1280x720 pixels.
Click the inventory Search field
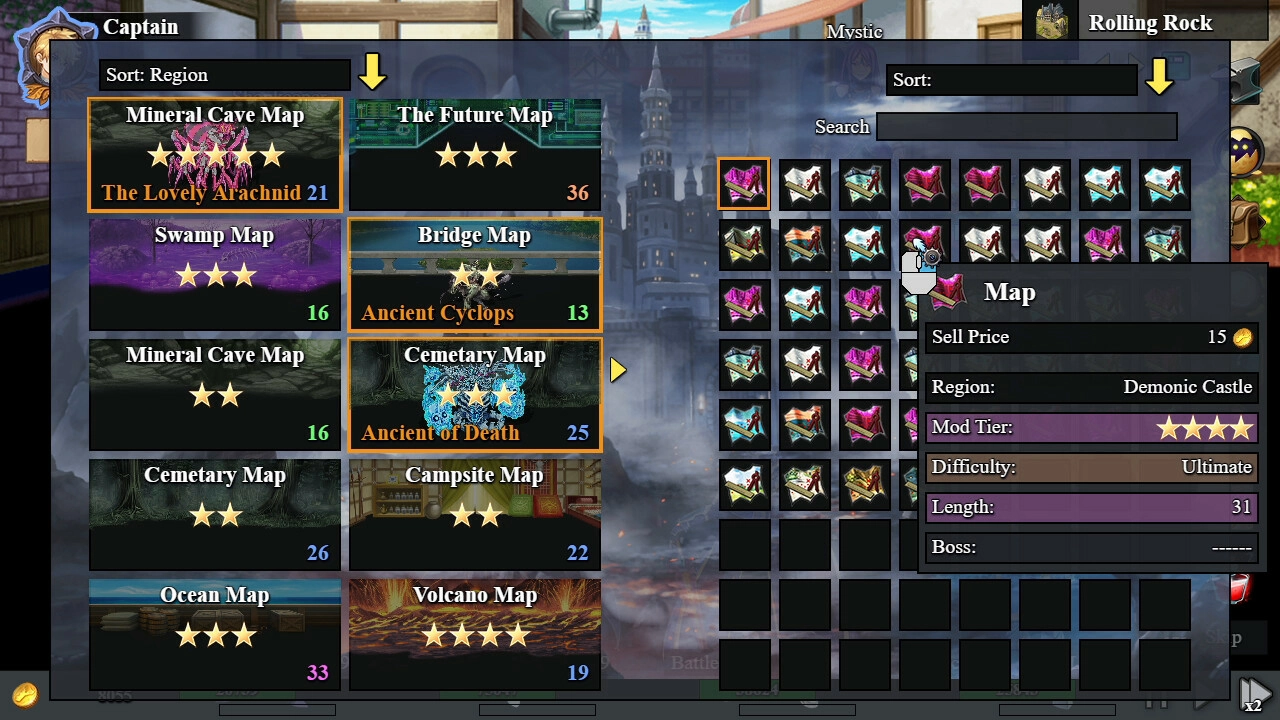1026,127
